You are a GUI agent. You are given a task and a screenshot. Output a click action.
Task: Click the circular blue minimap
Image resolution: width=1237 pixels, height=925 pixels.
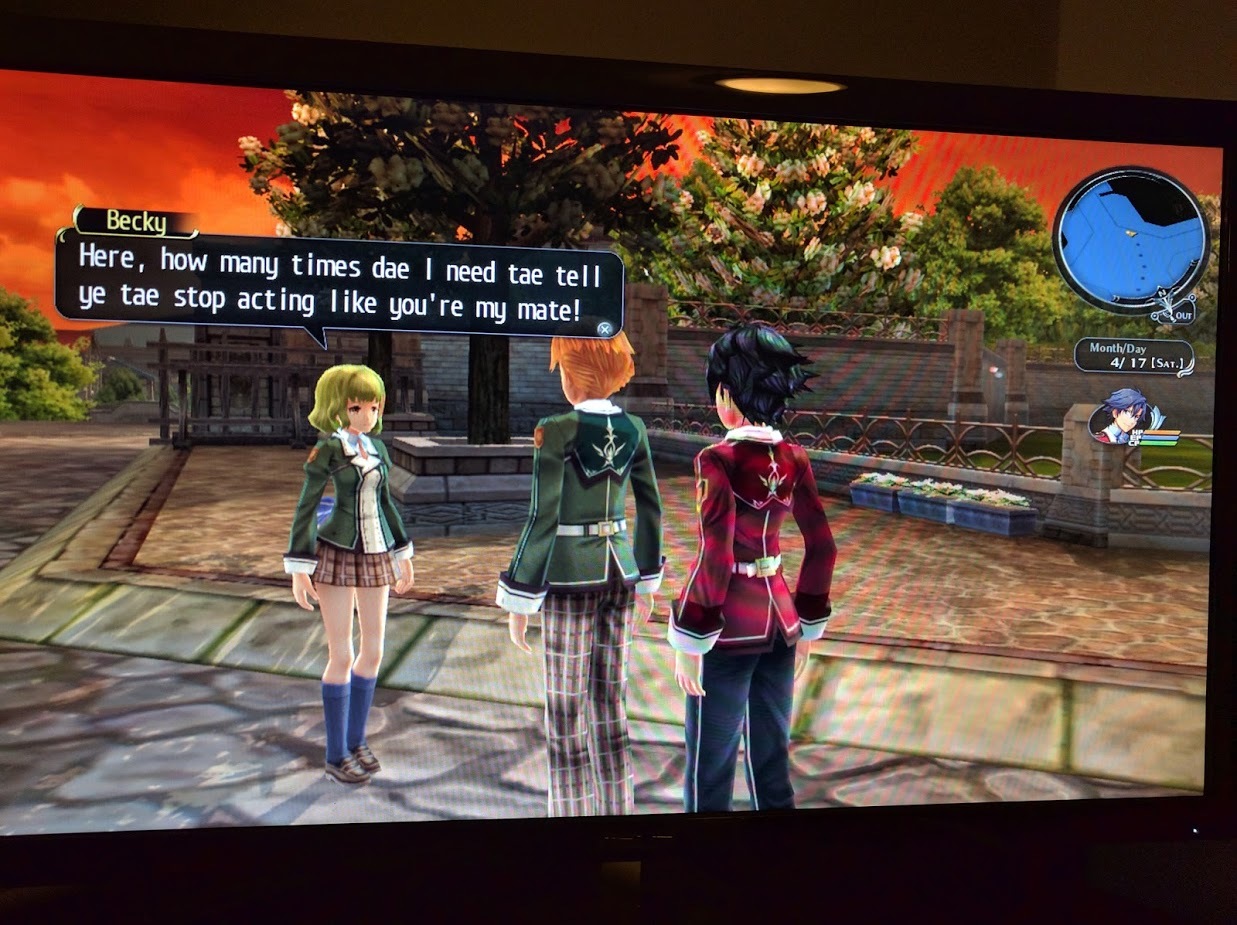point(1130,240)
